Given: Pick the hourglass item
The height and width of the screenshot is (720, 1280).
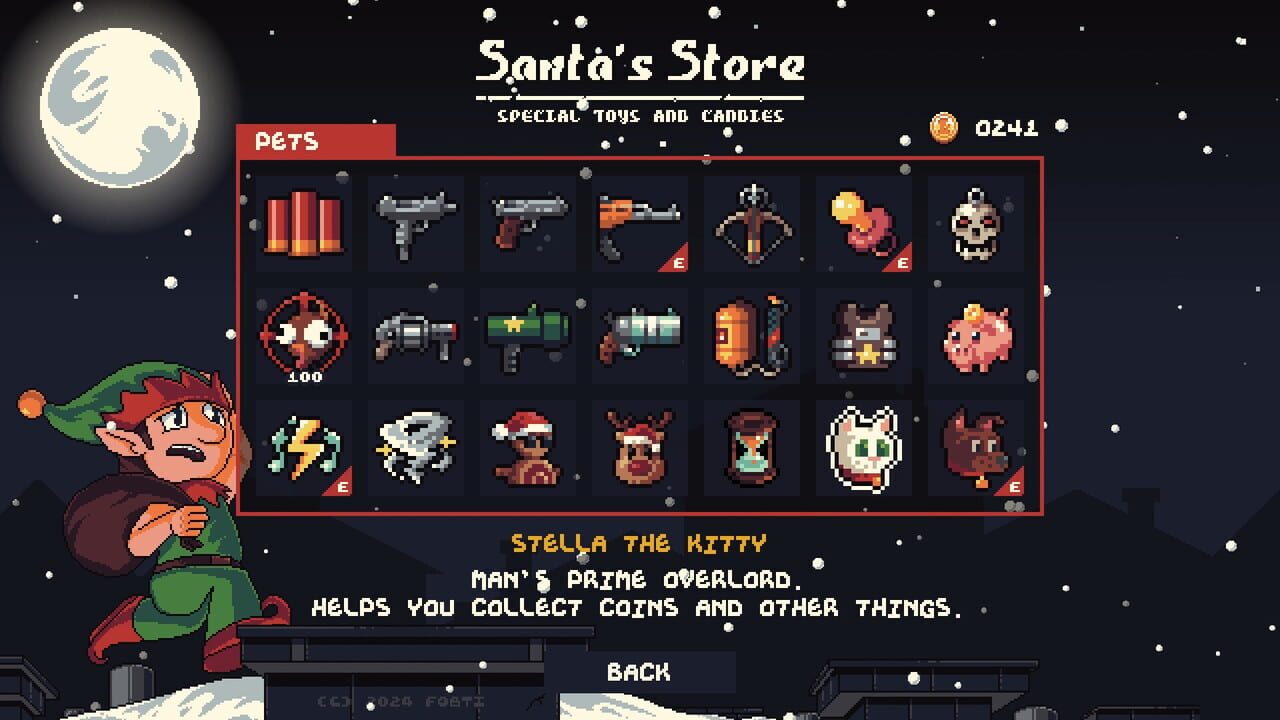Looking at the screenshot, I should tap(751, 448).
